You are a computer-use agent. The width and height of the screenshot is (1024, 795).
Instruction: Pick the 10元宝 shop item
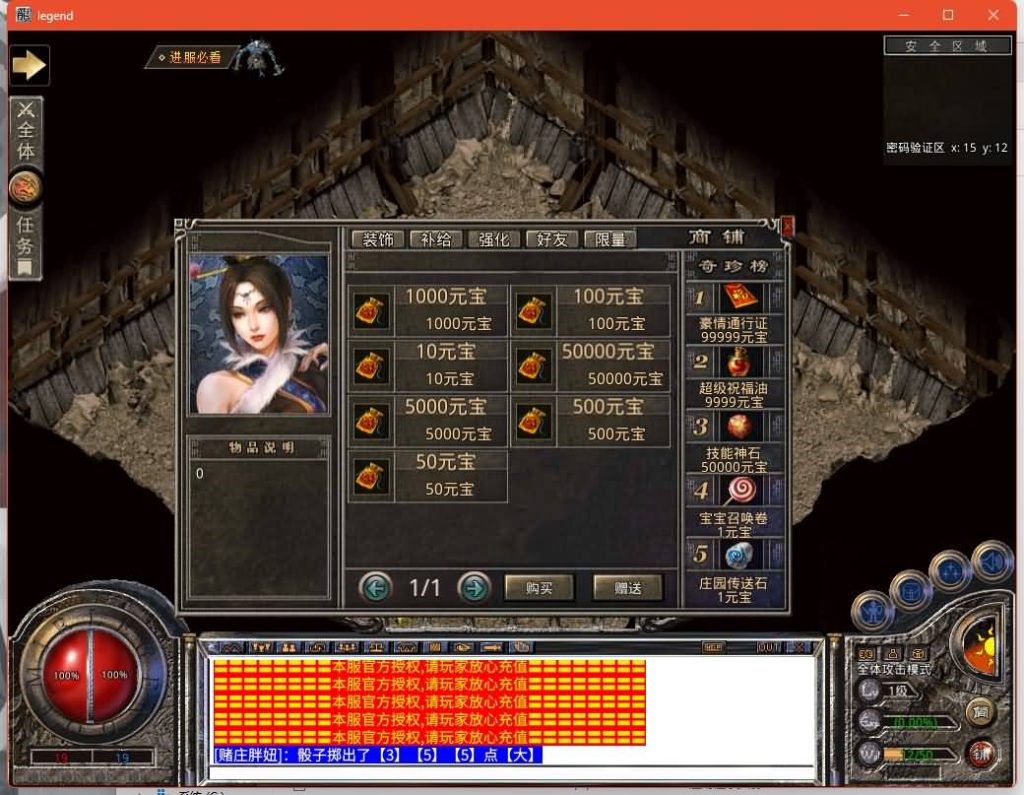pos(427,365)
